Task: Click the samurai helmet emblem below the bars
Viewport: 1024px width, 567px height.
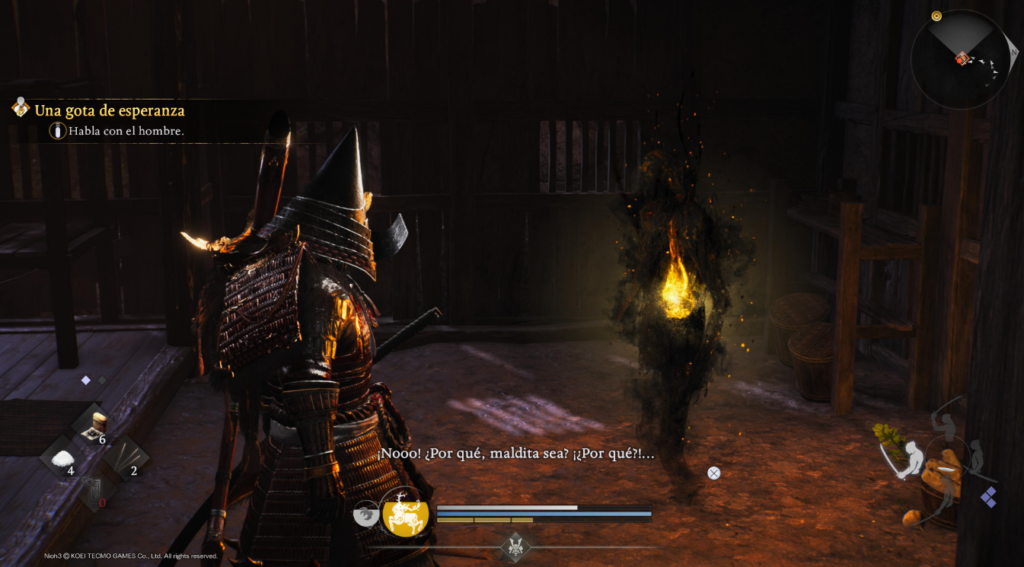Action: point(516,546)
